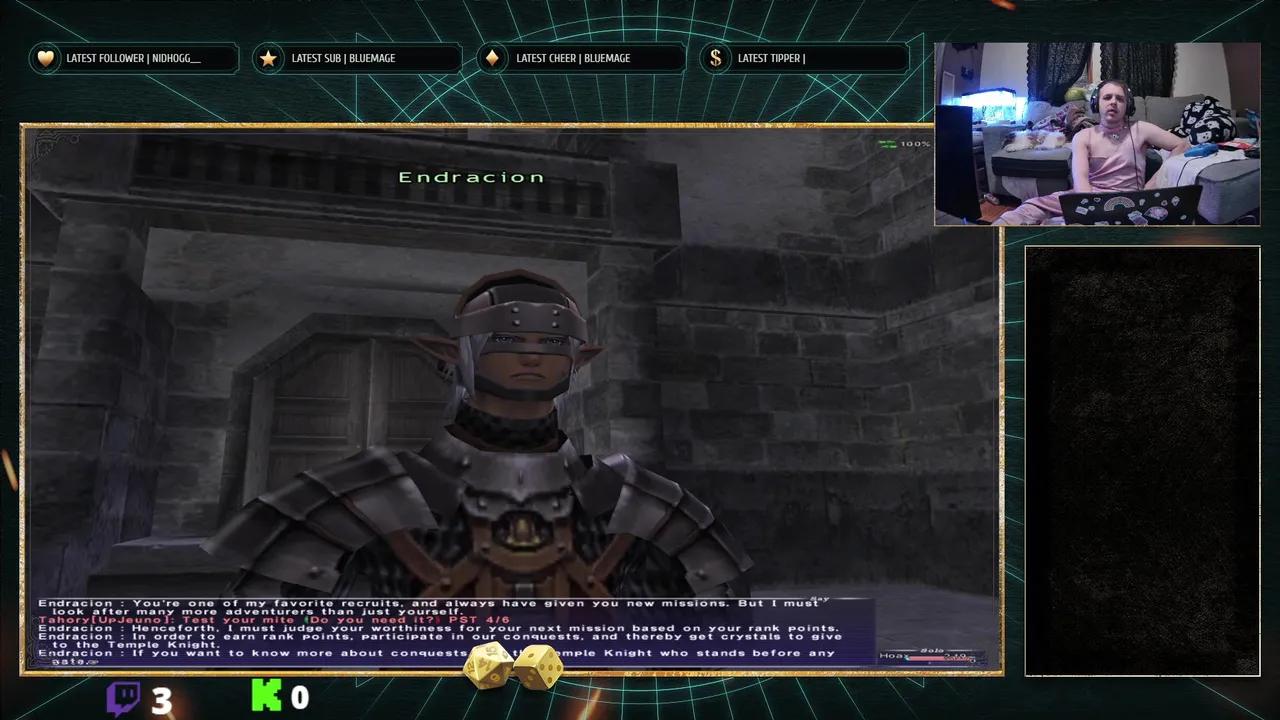Screen dimensions: 1280x720
Task: Click the purple Twitch logo at bottom left
Action: [122, 697]
